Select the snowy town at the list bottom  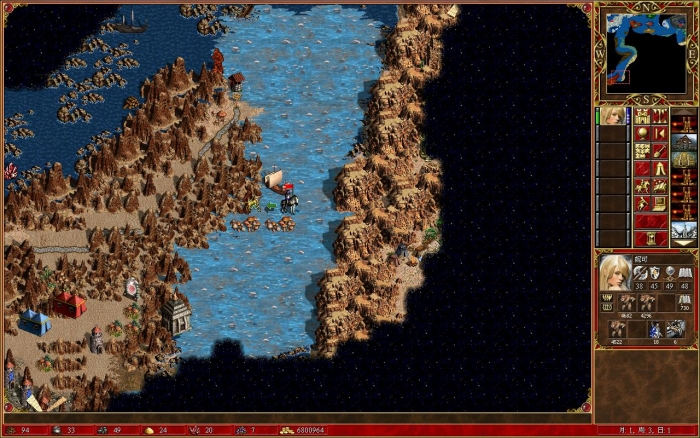point(684,228)
